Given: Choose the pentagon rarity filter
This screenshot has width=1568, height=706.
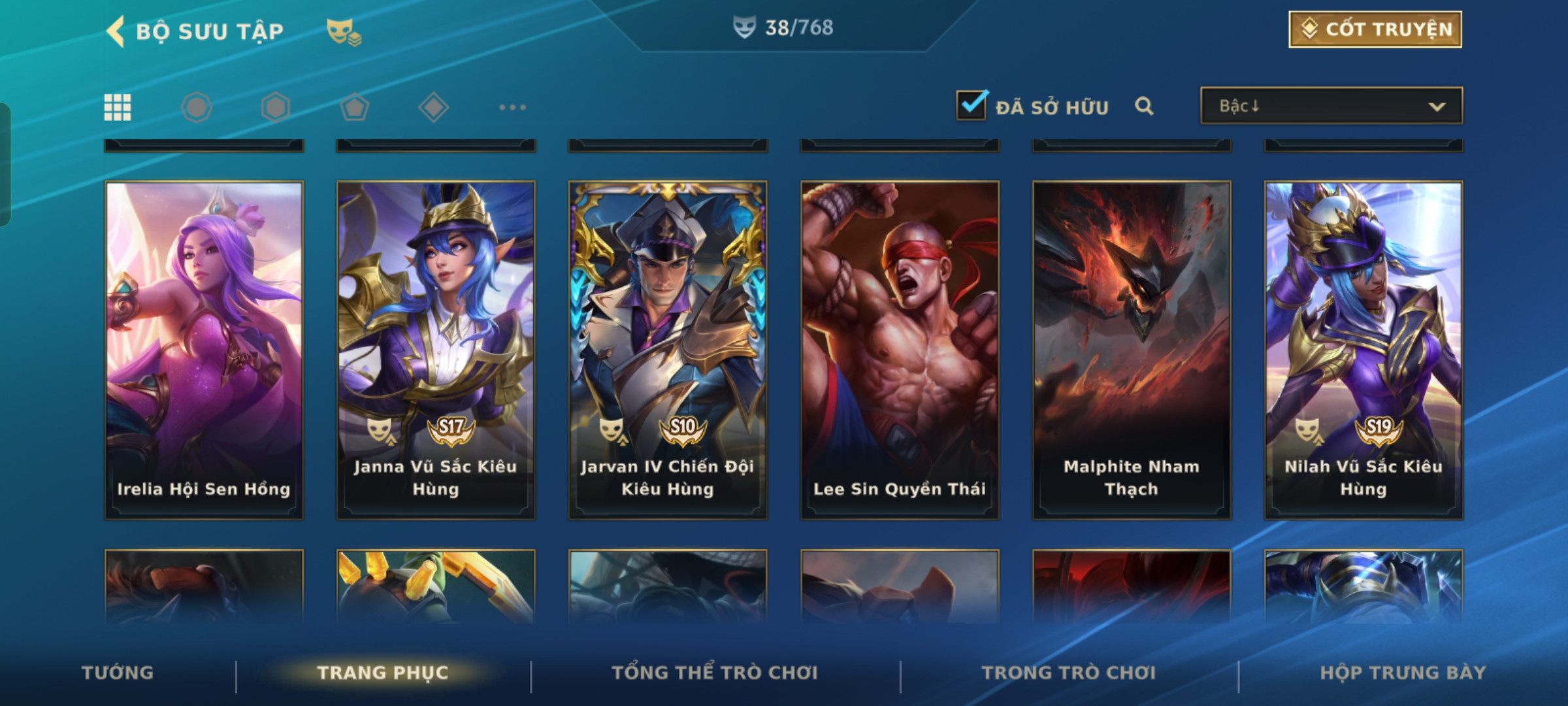Looking at the screenshot, I should click(355, 107).
